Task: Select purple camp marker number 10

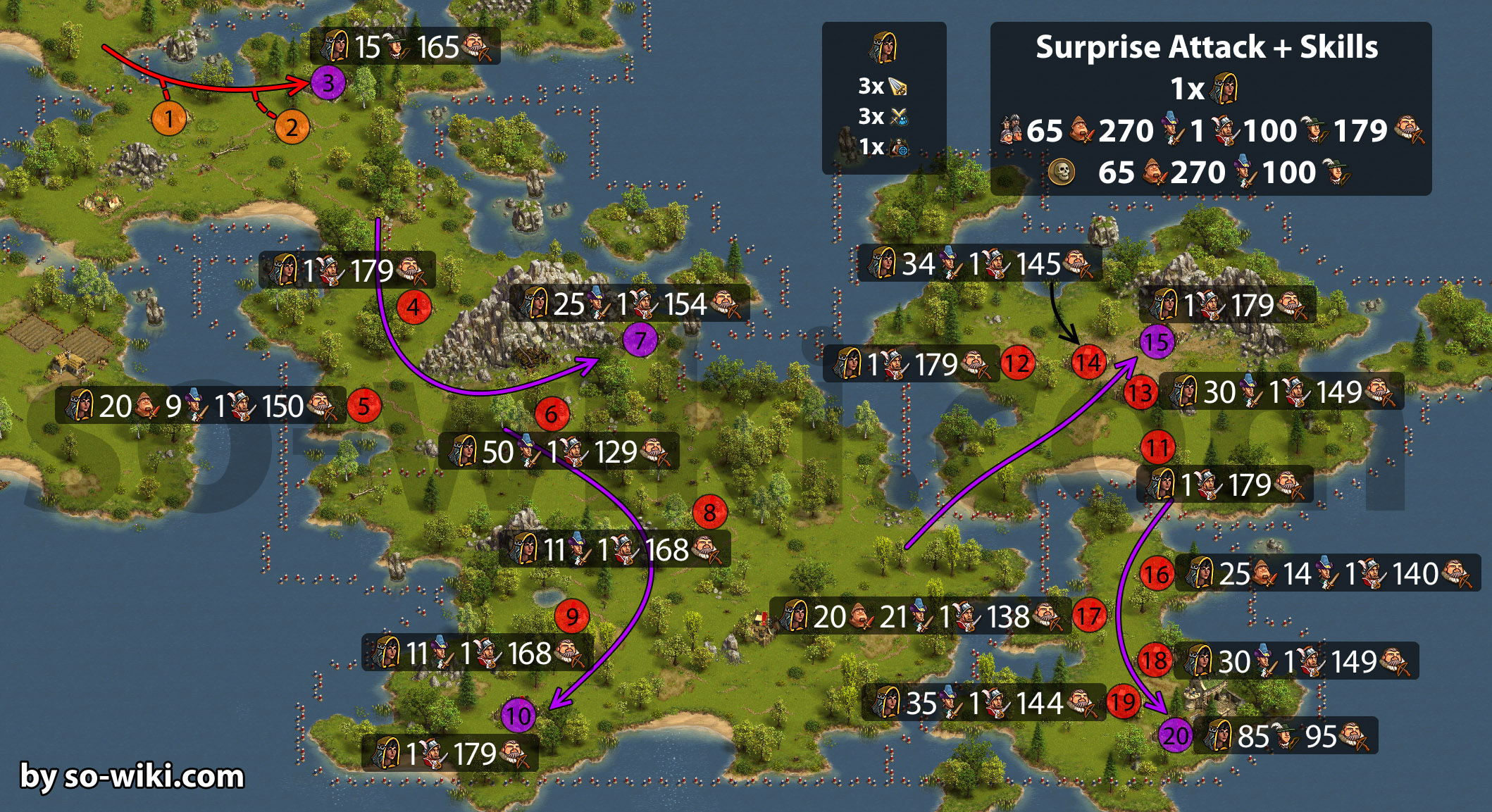Action: tap(518, 716)
